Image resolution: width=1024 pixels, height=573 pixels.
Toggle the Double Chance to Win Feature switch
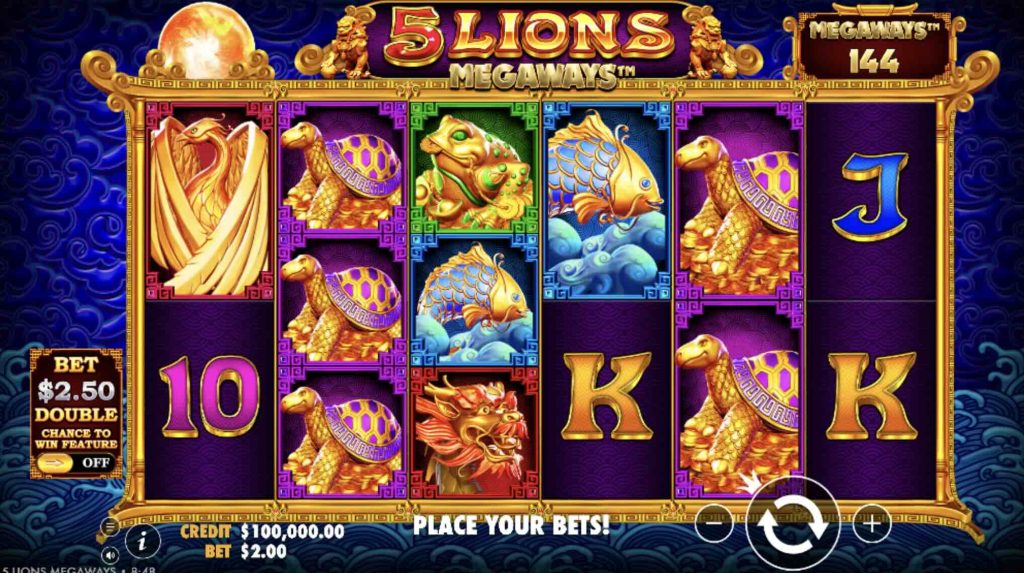[75, 463]
